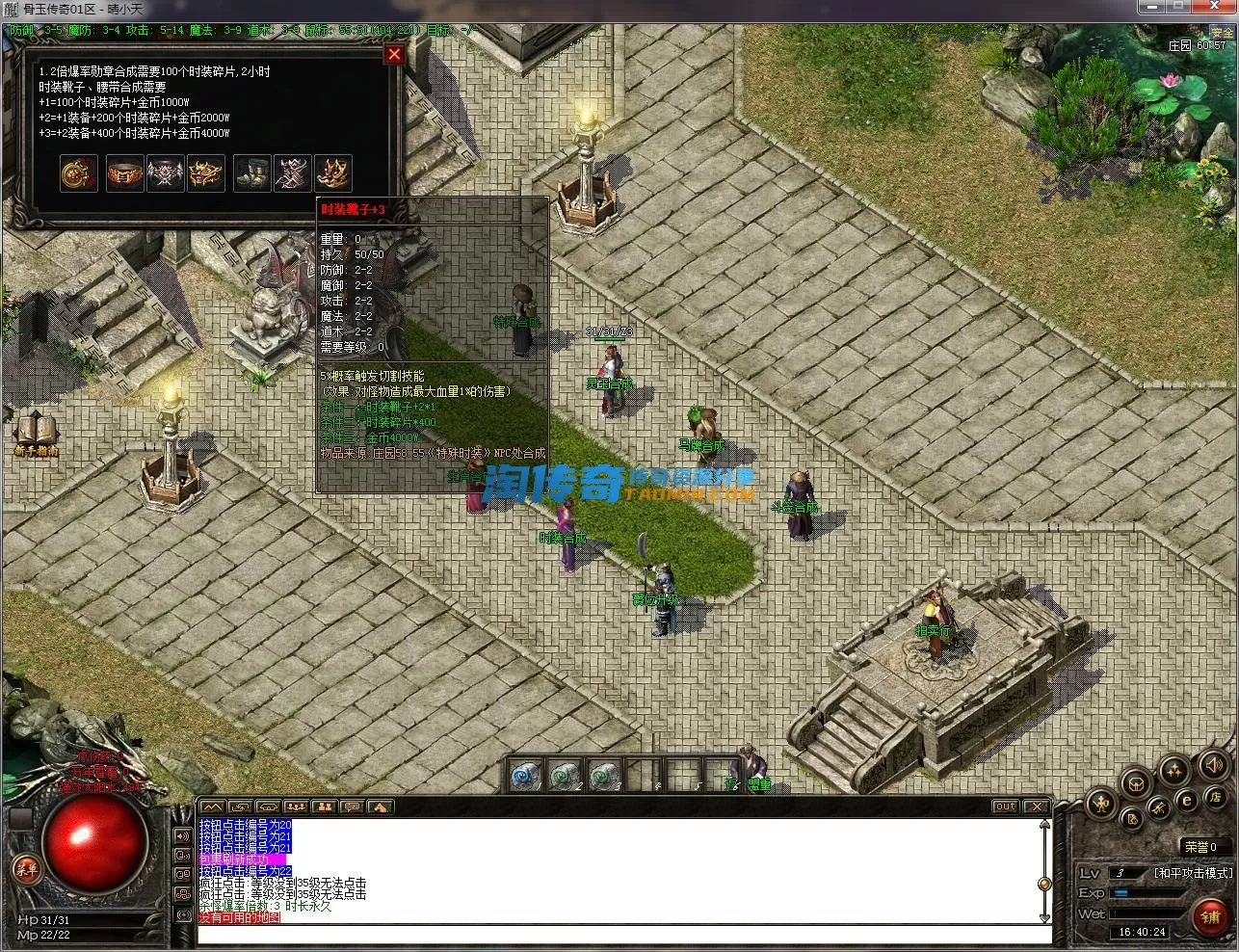Open the three-star skills round button
Viewport: 1239px width, 952px height.
(x=1173, y=769)
